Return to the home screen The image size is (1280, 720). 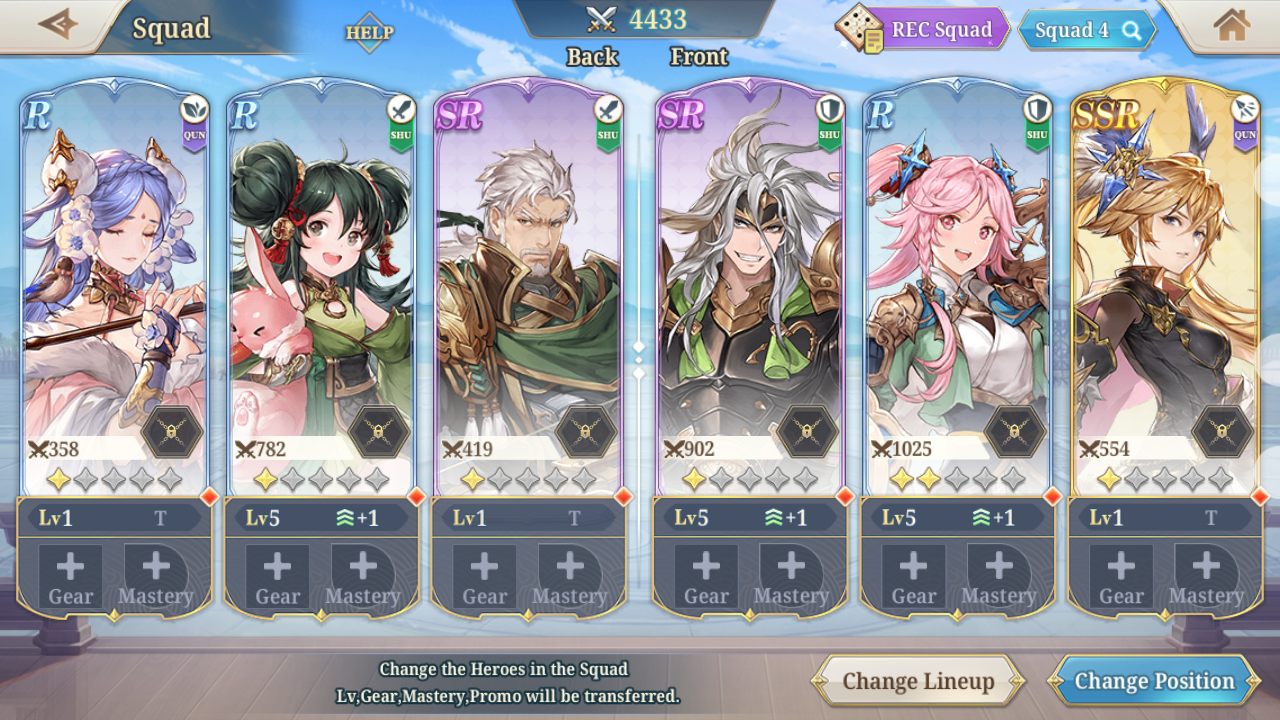point(1231,26)
